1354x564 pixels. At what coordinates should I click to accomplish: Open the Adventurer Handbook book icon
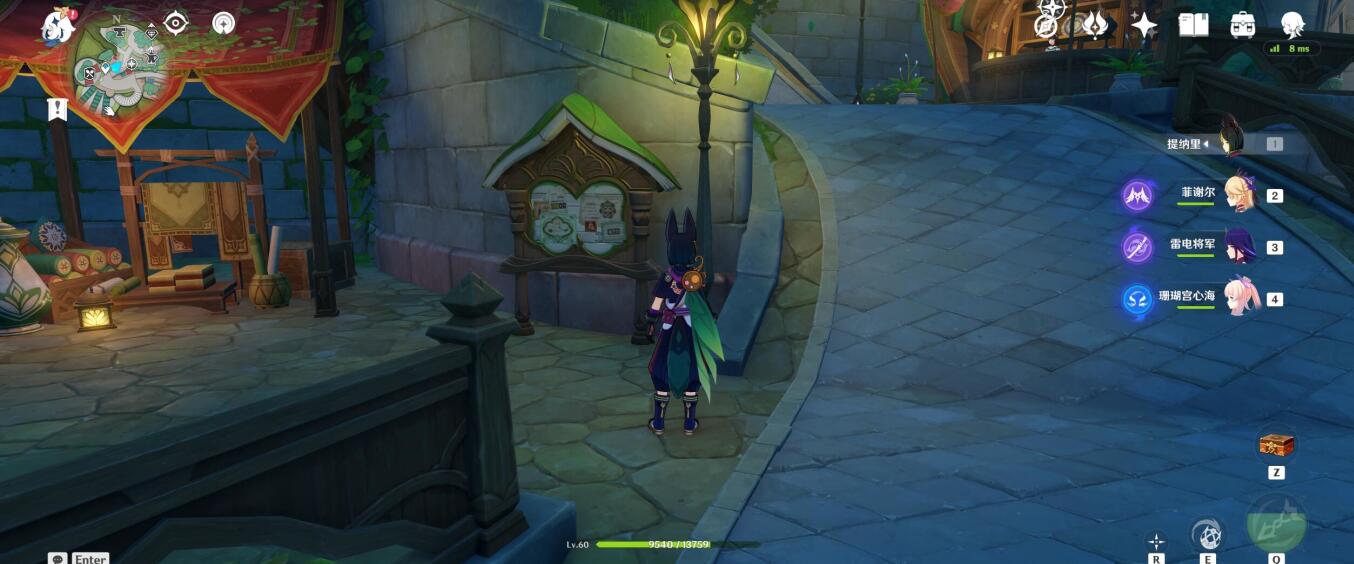pyautogui.click(x=1193, y=24)
